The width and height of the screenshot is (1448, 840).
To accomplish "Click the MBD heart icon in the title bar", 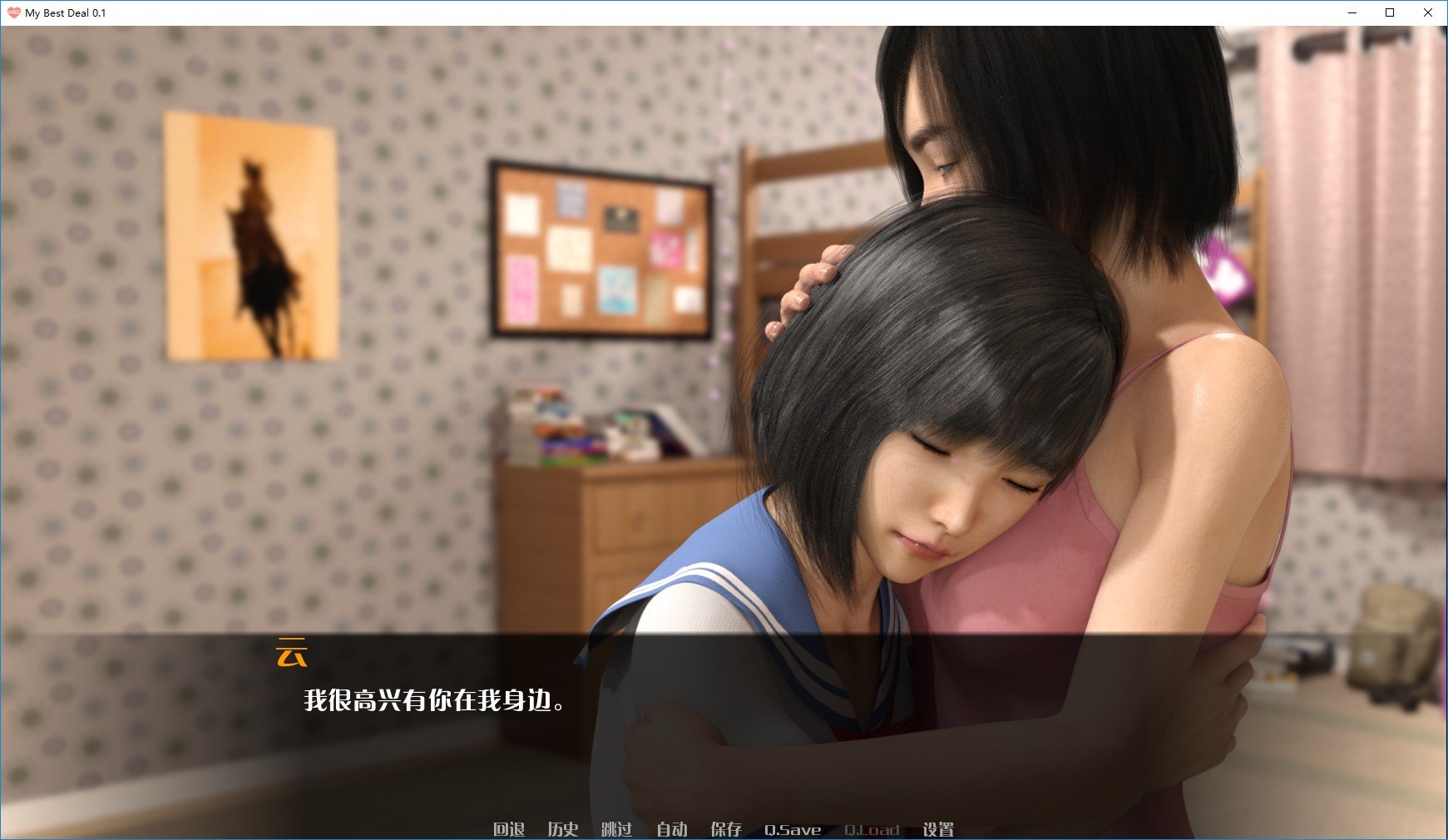I will coord(13,12).
